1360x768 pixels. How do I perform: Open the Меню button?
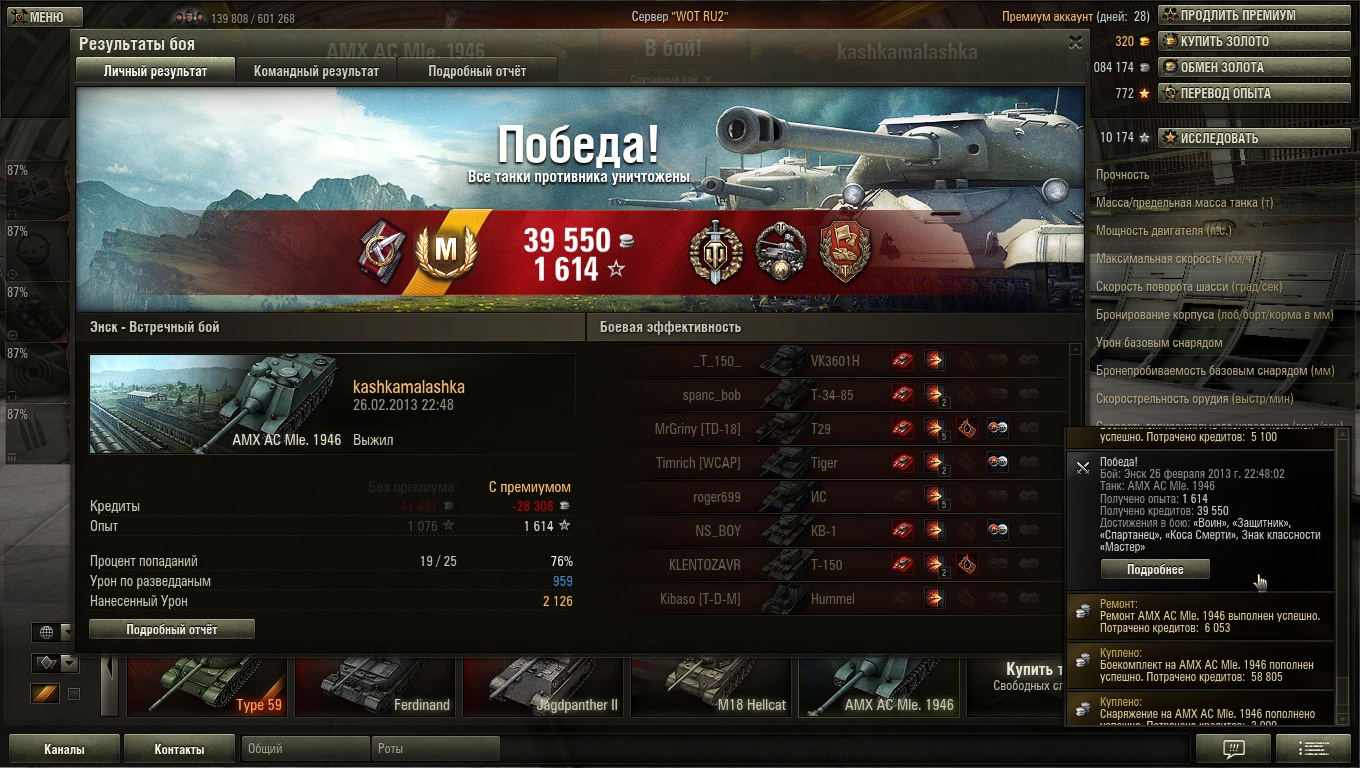click(x=40, y=17)
